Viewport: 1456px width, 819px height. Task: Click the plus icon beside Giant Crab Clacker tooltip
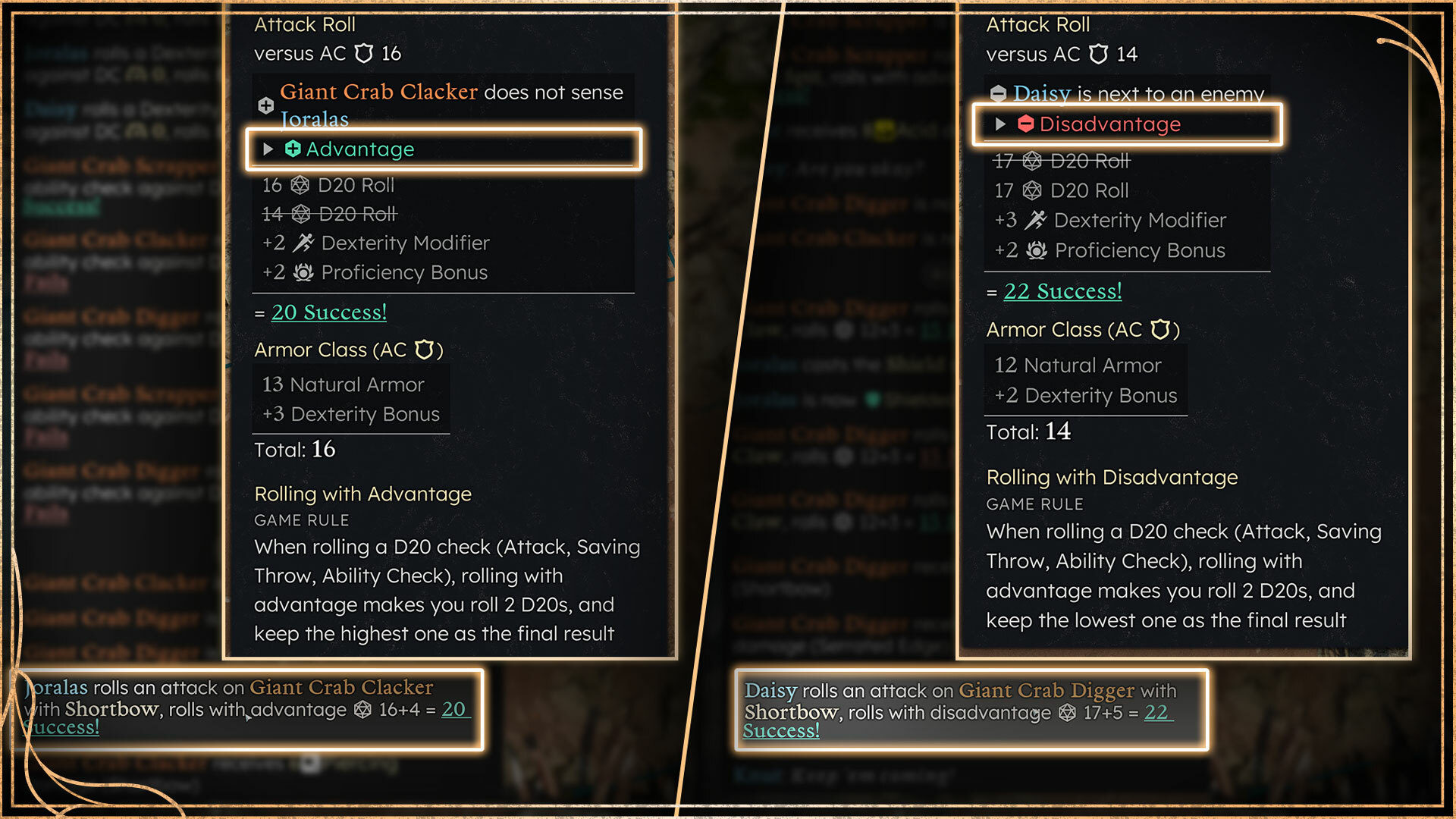click(x=265, y=105)
